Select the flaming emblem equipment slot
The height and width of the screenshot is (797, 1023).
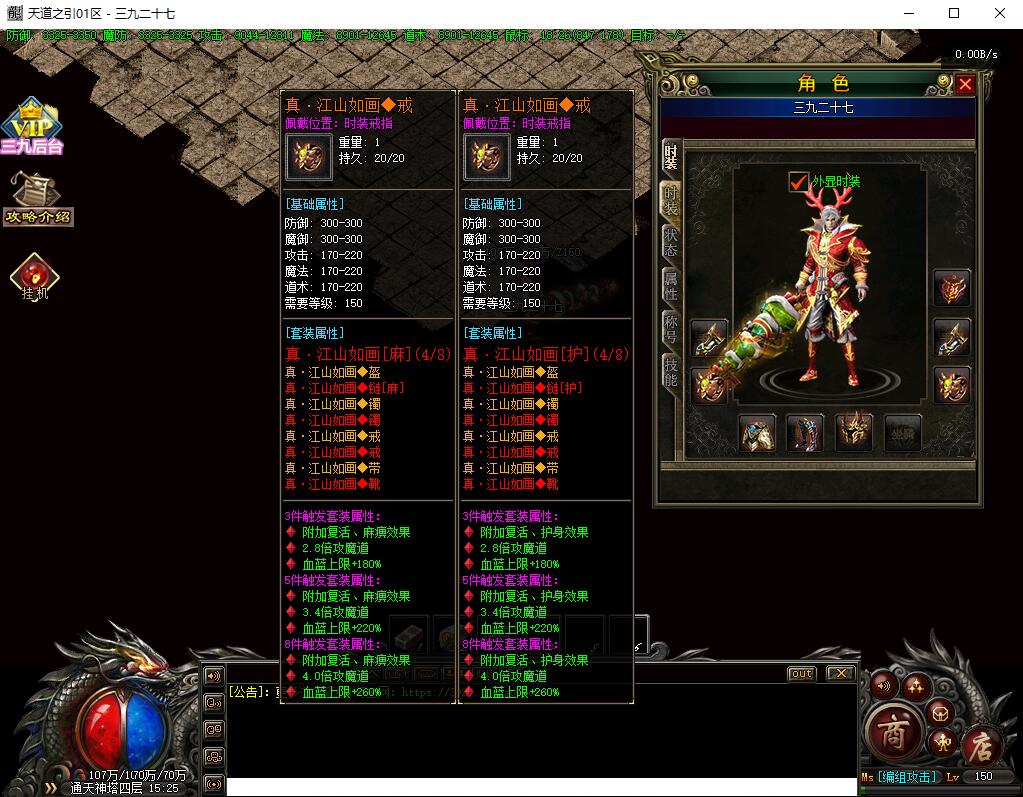(951, 289)
